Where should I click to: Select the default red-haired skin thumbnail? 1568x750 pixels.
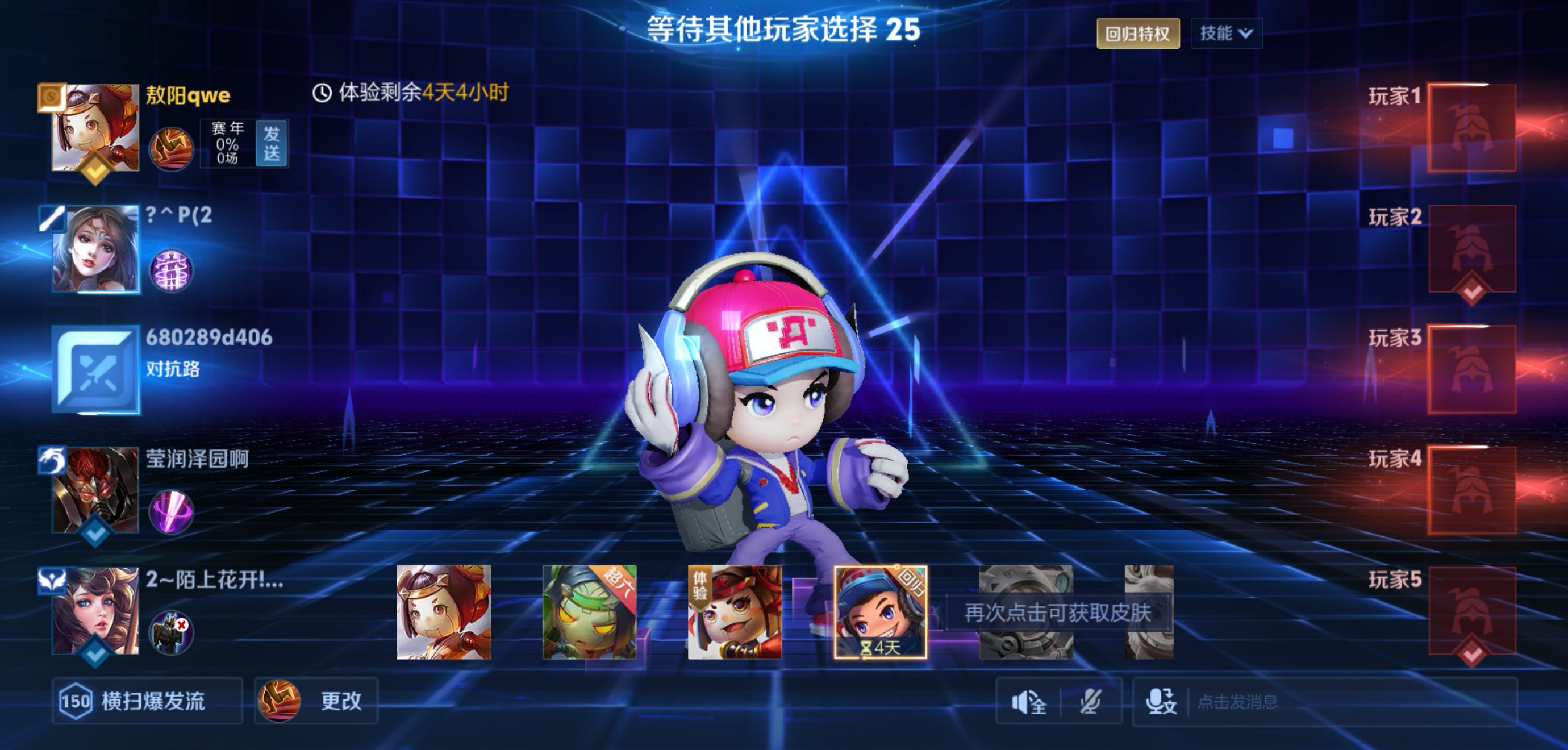click(x=443, y=612)
